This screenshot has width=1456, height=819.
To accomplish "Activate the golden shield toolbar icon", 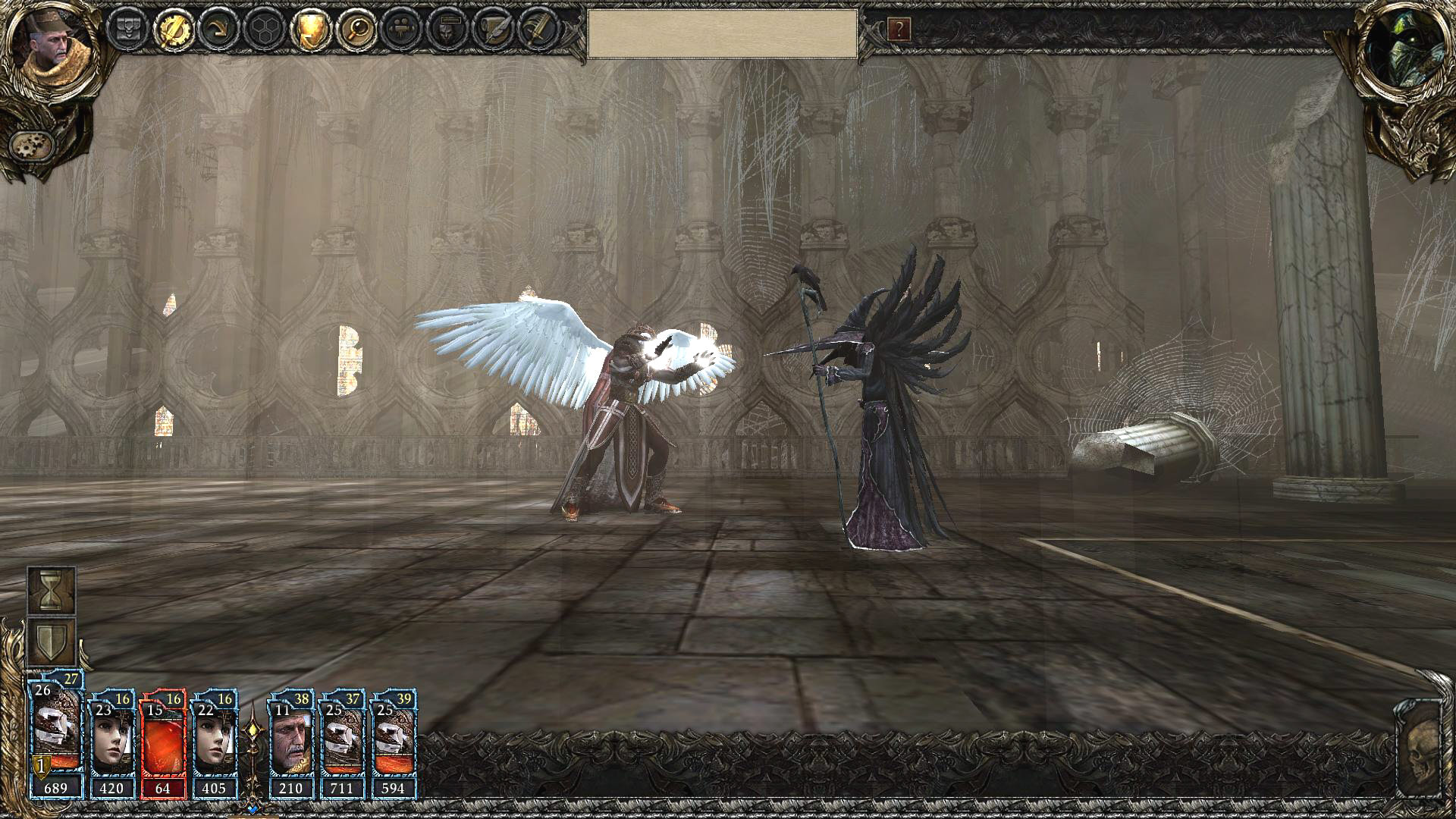I will [311, 30].
